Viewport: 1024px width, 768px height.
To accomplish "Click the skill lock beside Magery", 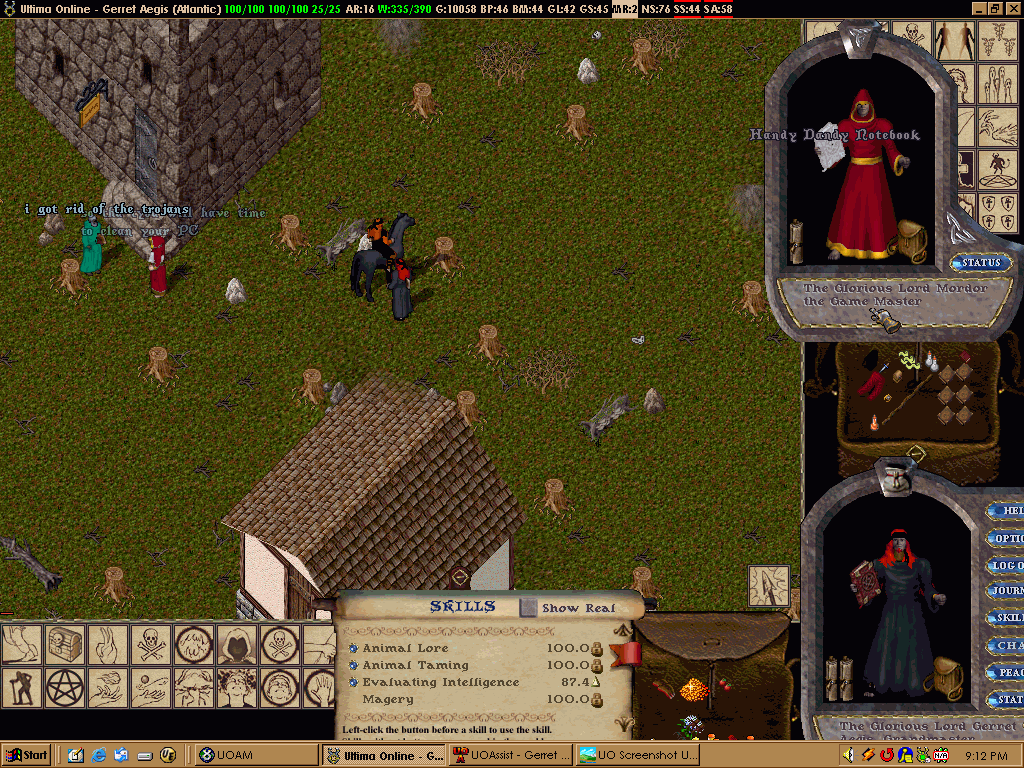I will click(x=597, y=699).
